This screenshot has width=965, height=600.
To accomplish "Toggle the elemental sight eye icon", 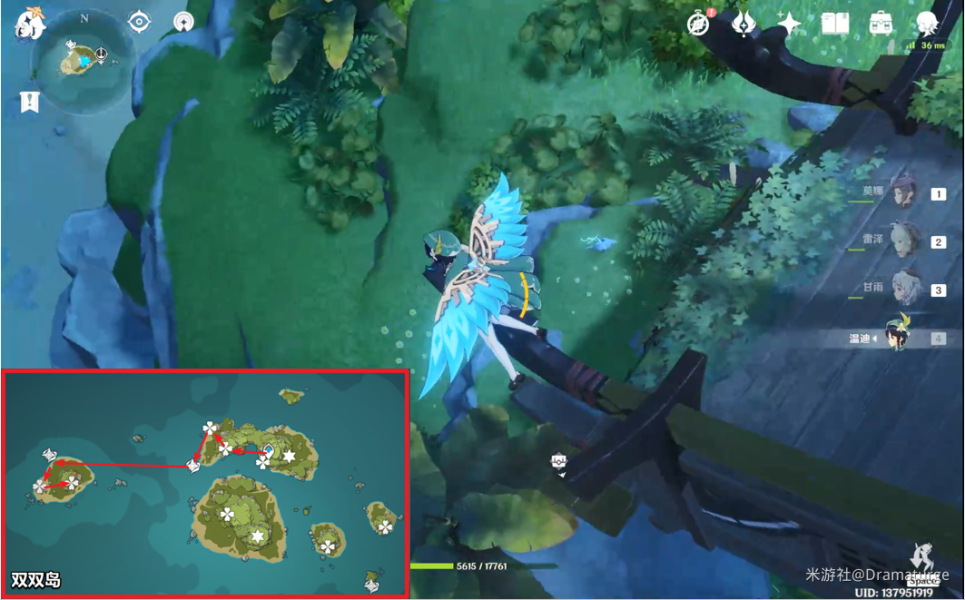I will [x=138, y=21].
